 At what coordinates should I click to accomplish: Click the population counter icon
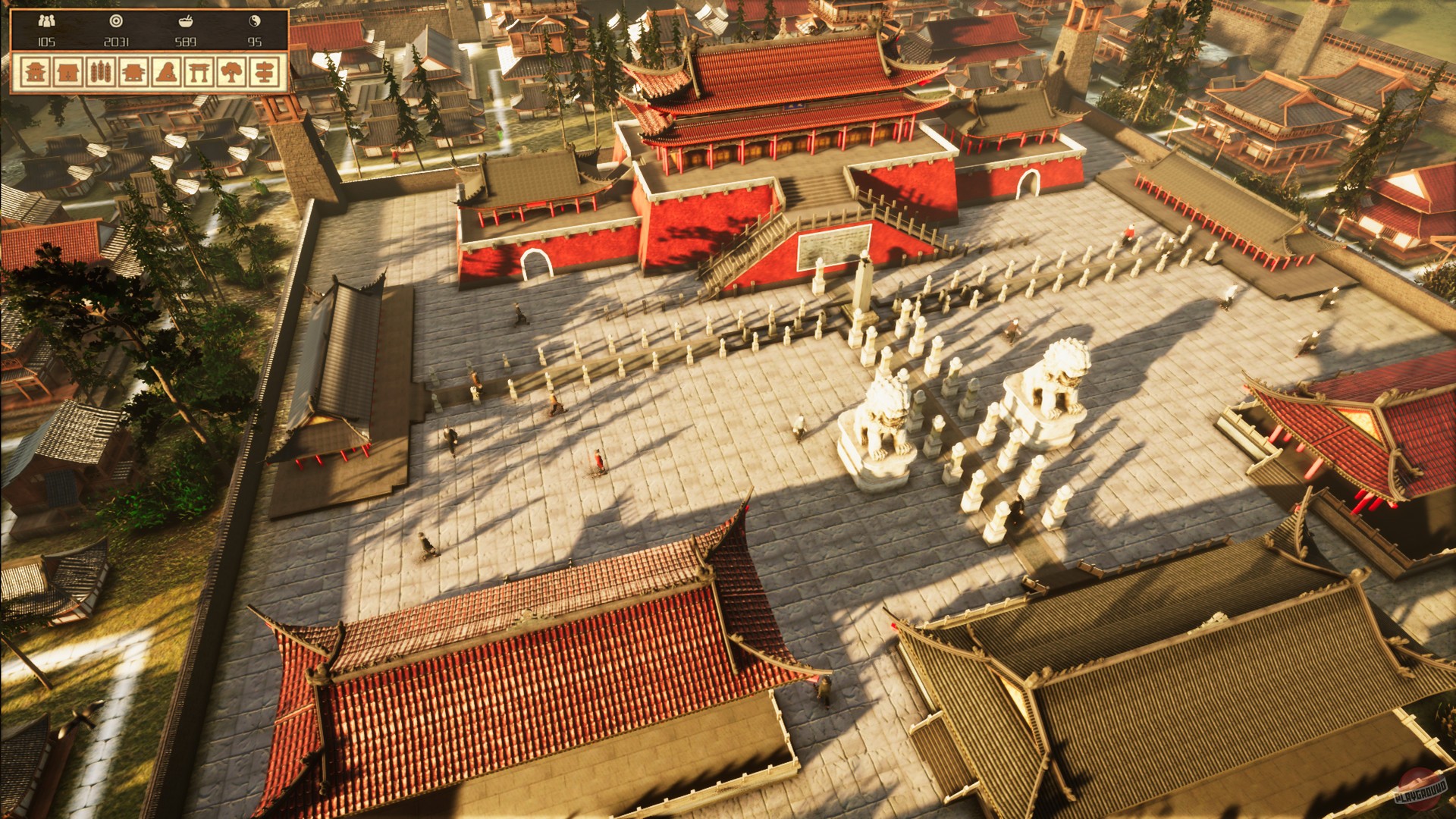point(45,20)
